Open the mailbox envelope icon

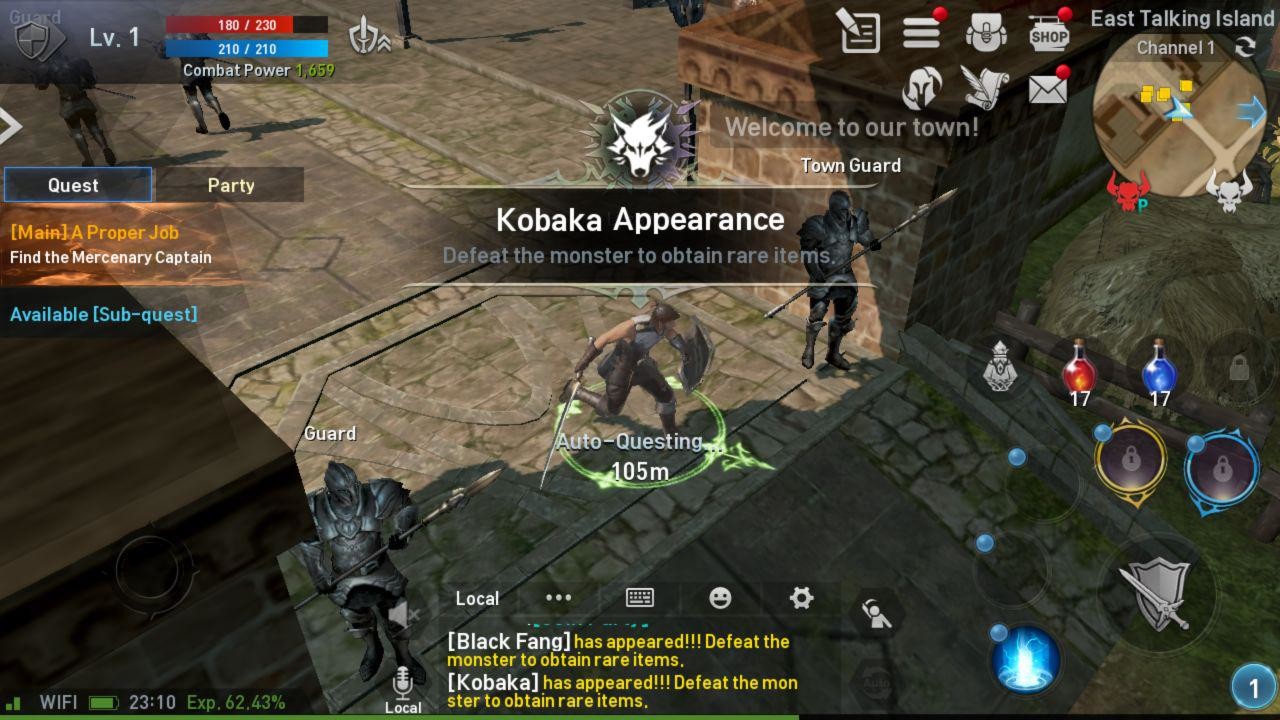pos(1046,90)
